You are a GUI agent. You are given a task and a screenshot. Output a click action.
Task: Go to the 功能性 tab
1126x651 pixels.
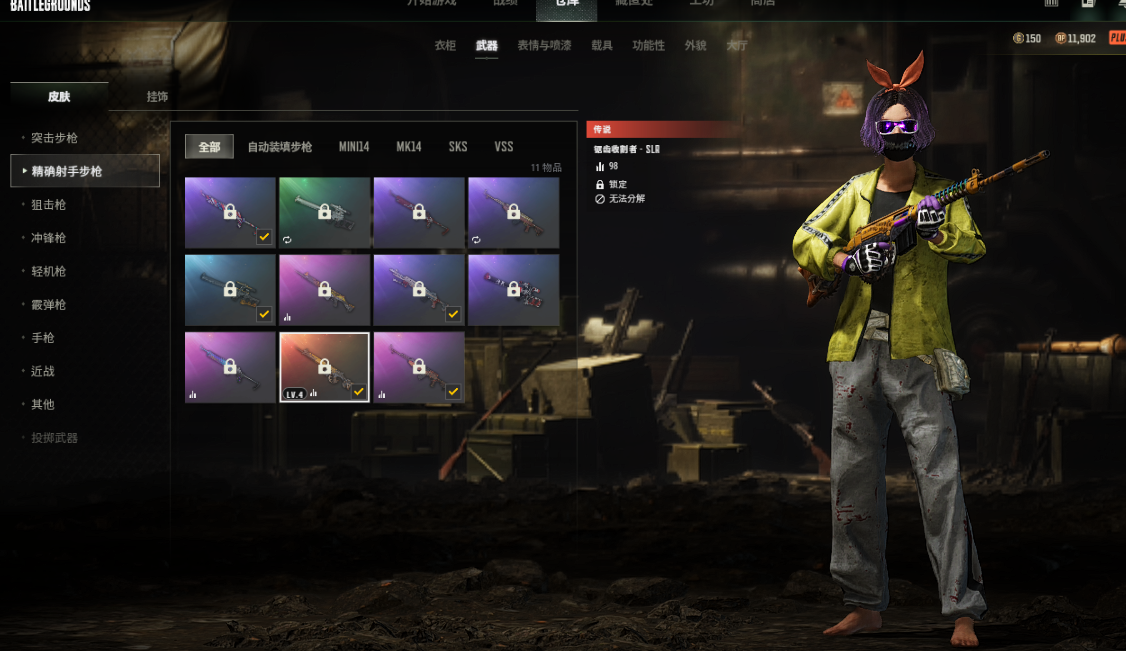tap(648, 46)
